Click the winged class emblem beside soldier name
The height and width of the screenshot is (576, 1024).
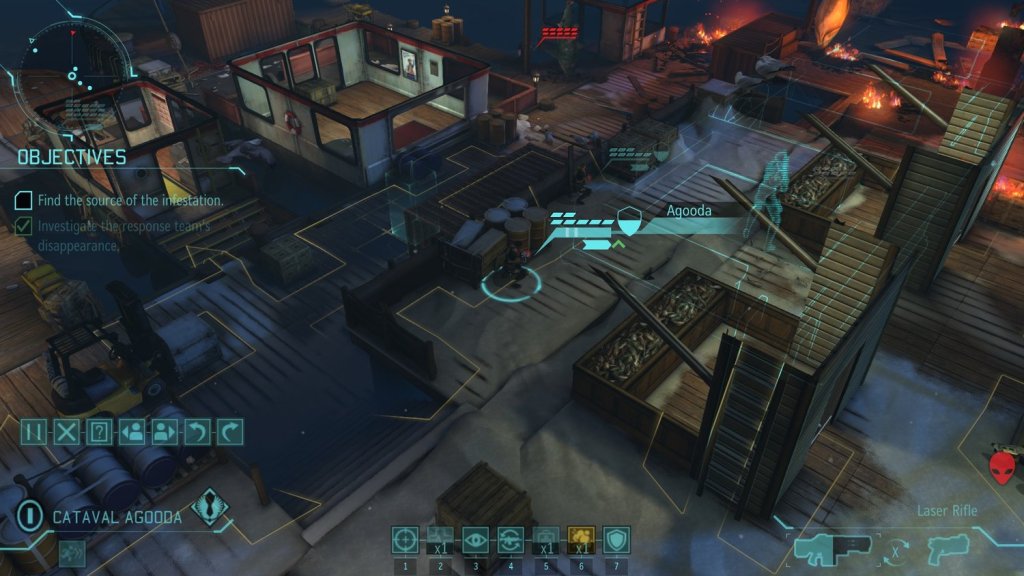click(210, 506)
